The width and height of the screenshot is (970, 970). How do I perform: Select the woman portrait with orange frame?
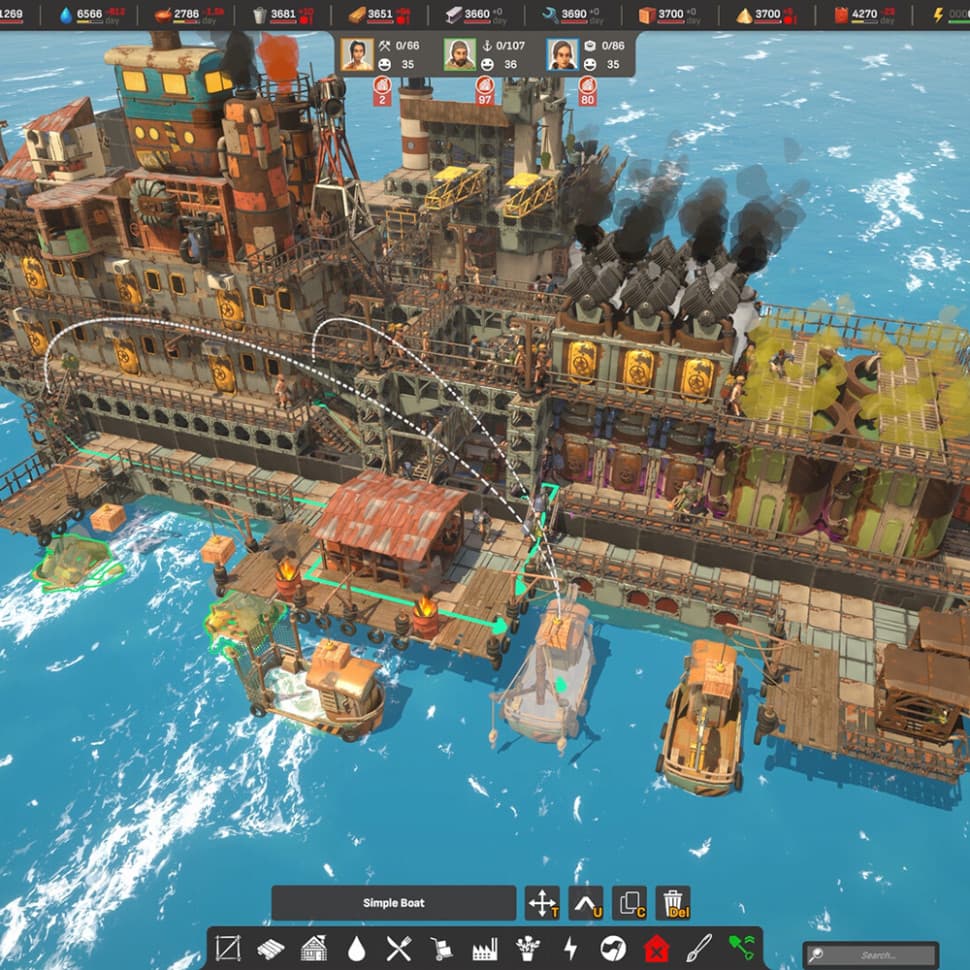pos(356,54)
